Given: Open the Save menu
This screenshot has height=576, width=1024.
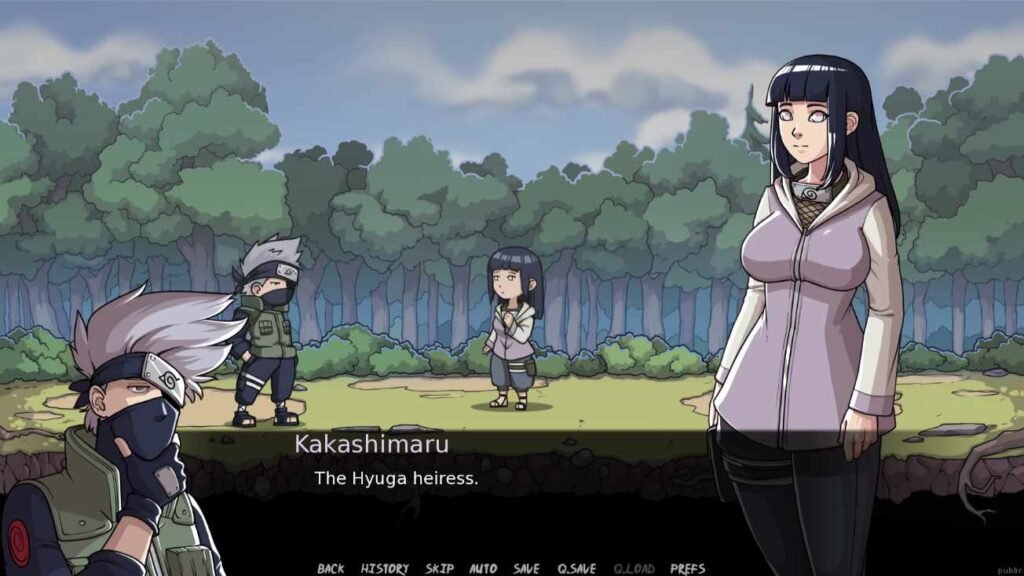Looking at the screenshot, I should (x=526, y=568).
